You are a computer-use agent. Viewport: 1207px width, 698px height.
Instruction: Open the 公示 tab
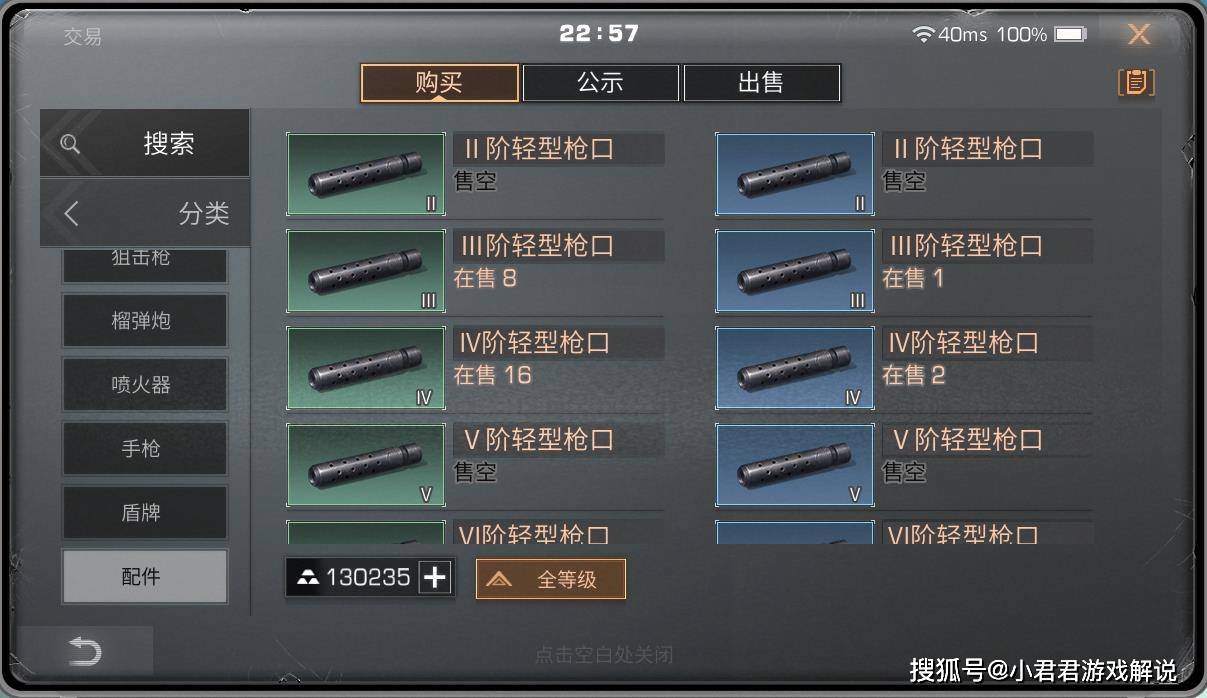(600, 83)
